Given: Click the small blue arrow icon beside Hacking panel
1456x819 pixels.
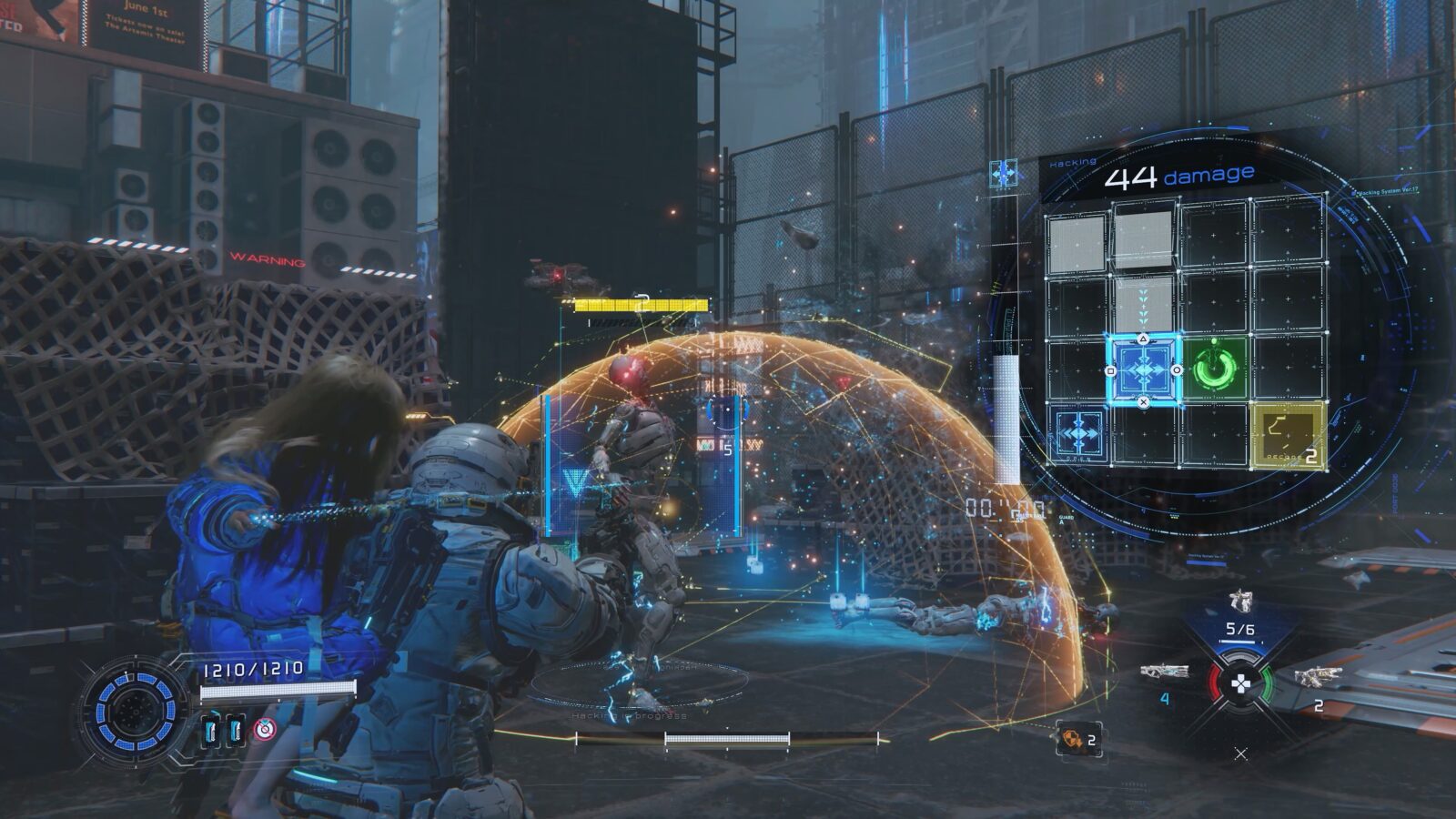Looking at the screenshot, I should coord(1003,173).
